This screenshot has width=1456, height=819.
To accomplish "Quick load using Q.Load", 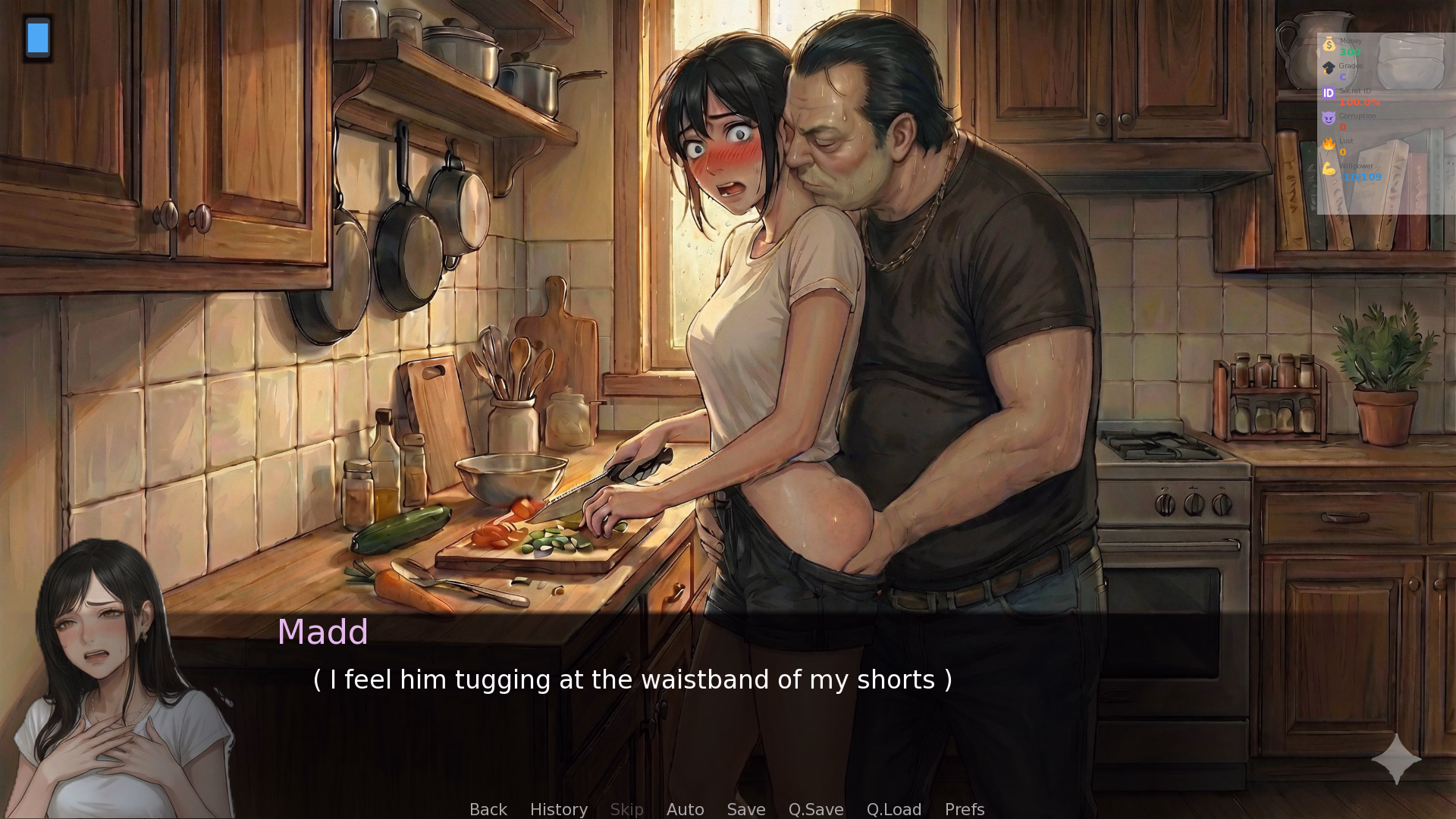I will tap(893, 809).
